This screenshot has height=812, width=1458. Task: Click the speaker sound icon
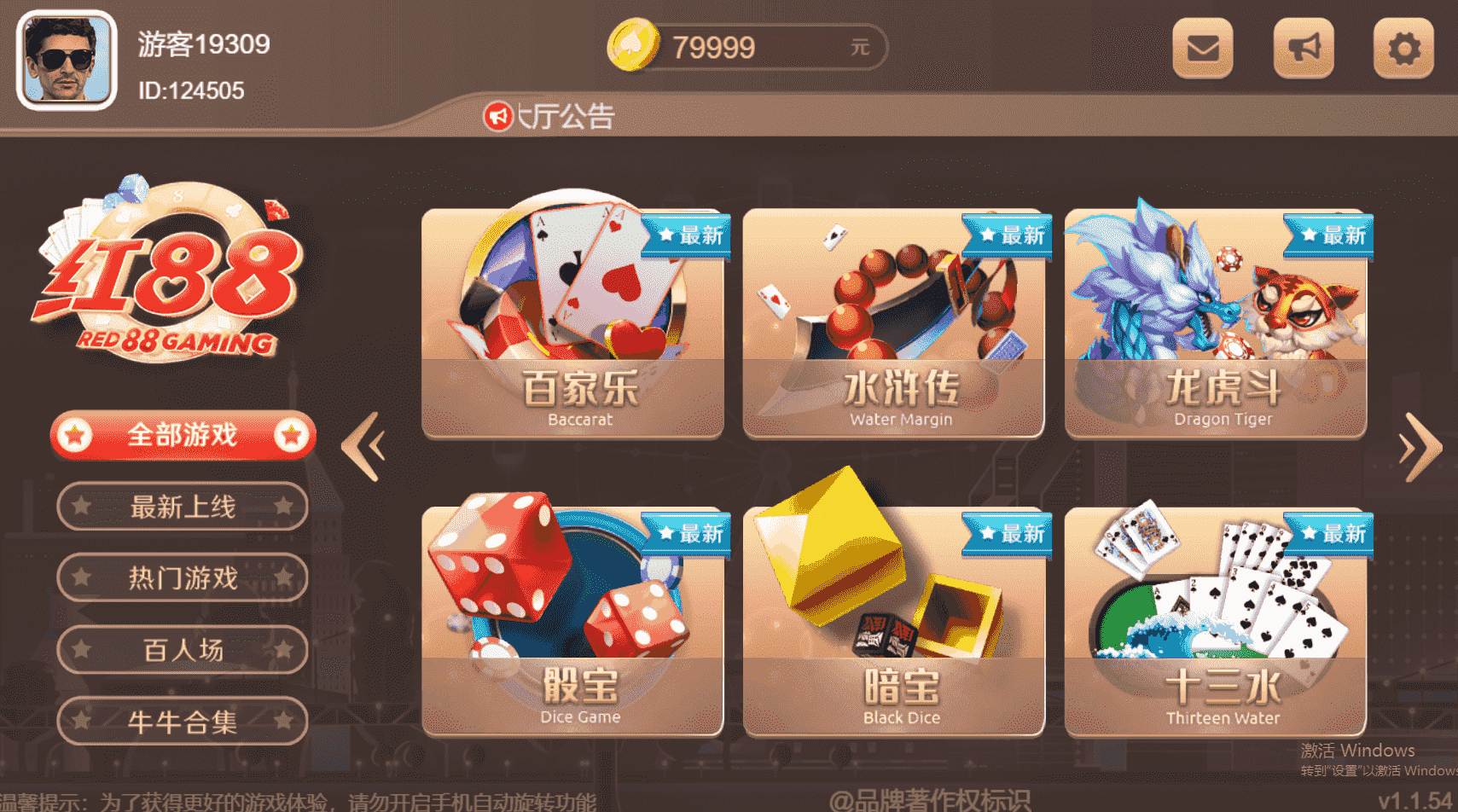1304,47
